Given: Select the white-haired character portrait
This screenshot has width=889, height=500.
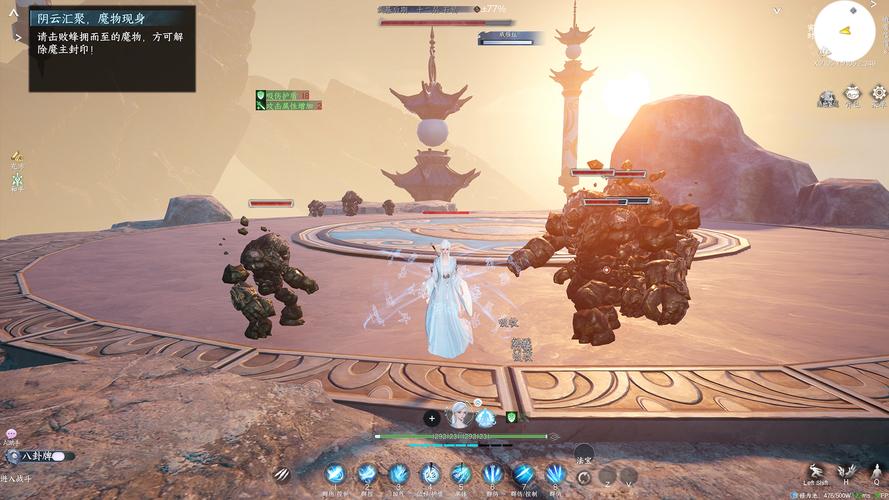Looking at the screenshot, I should coord(458,415).
